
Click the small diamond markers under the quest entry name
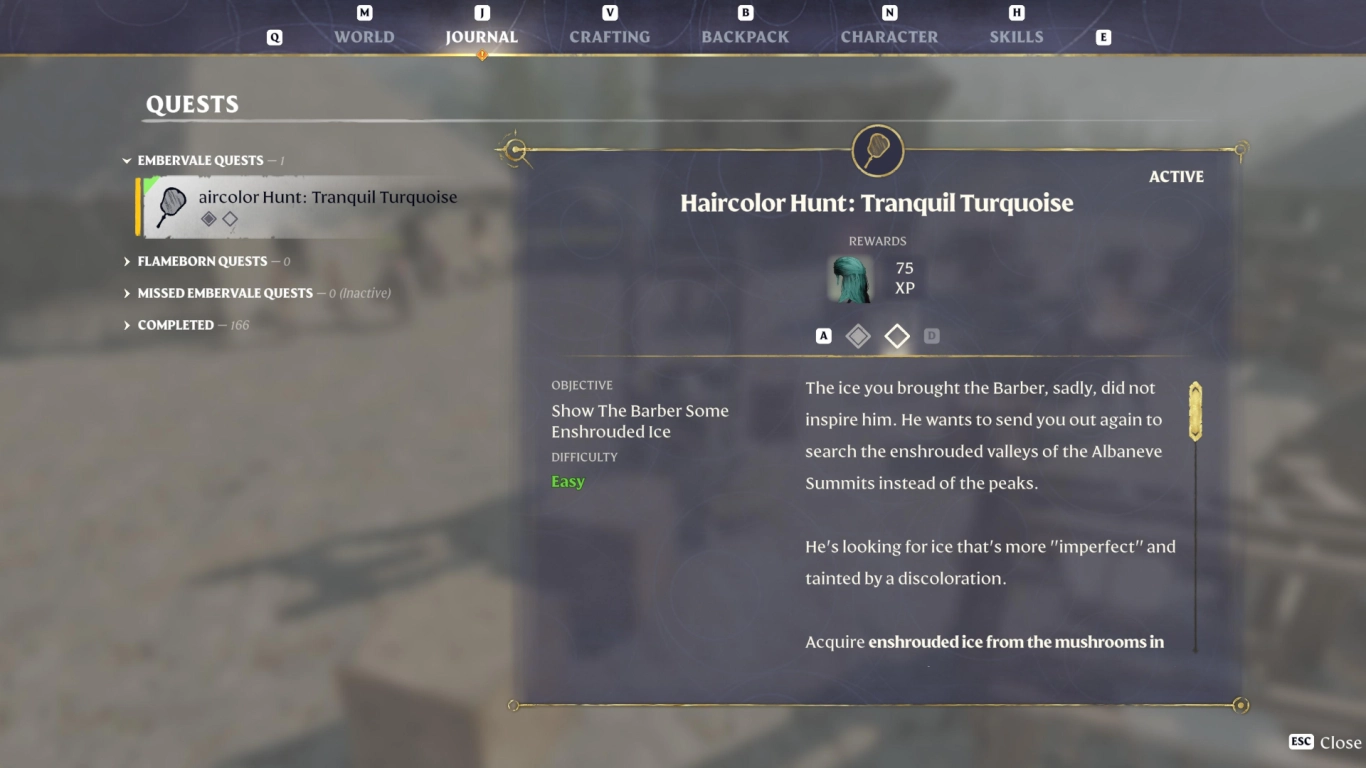tap(221, 221)
